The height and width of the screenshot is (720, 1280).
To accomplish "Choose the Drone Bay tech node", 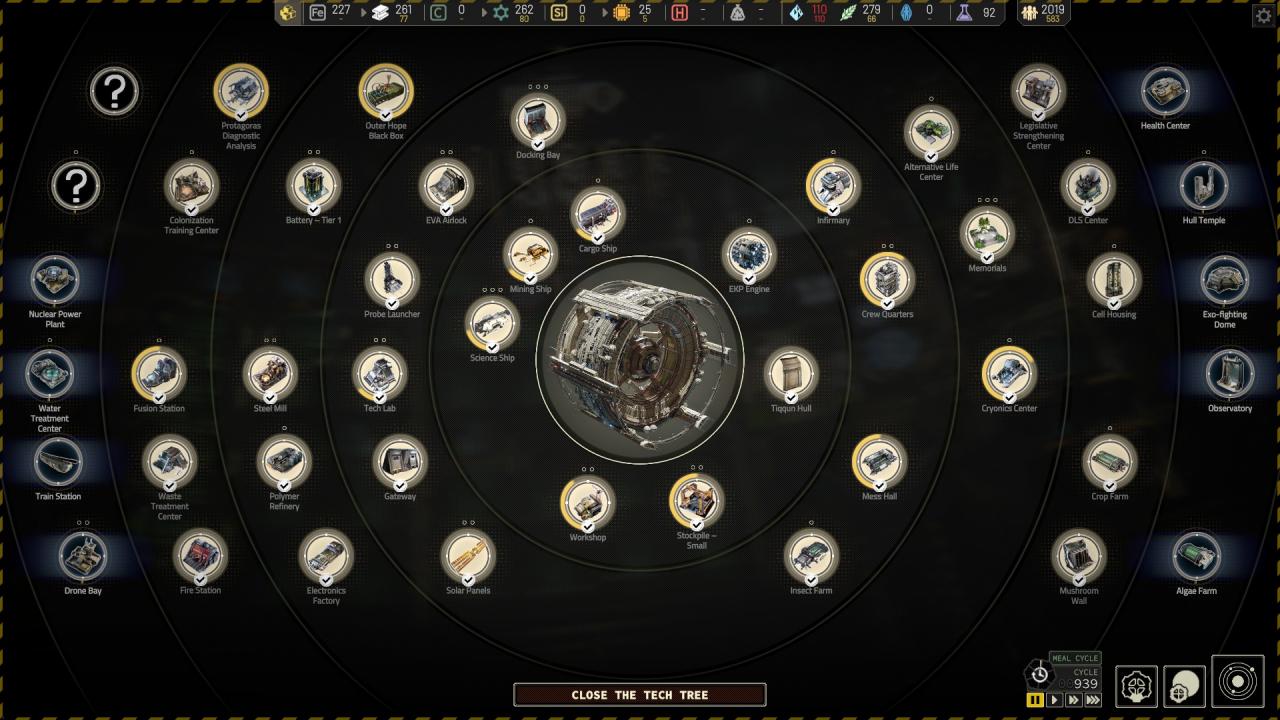I will (83, 556).
